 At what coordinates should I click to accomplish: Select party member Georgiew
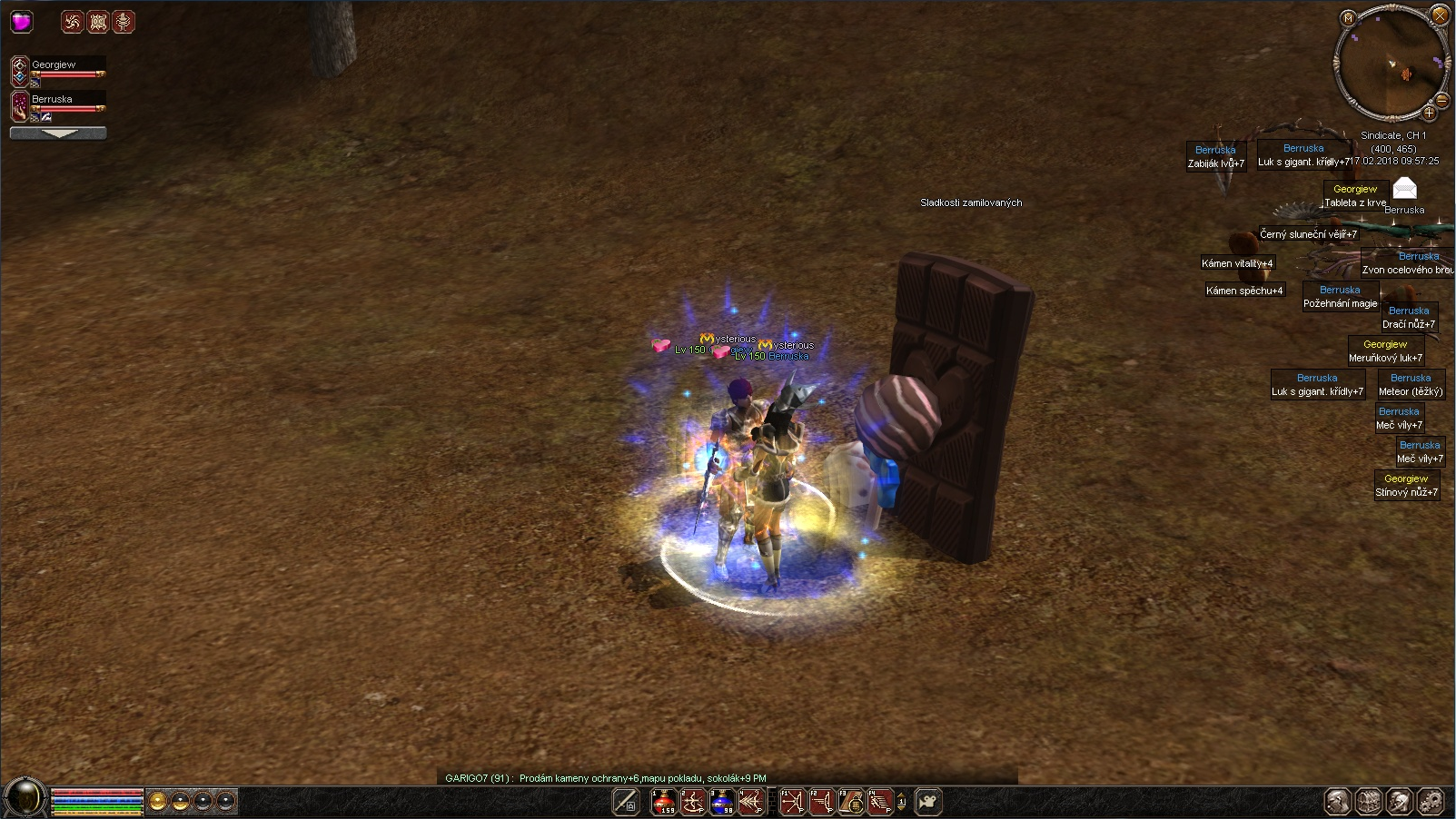[54, 65]
